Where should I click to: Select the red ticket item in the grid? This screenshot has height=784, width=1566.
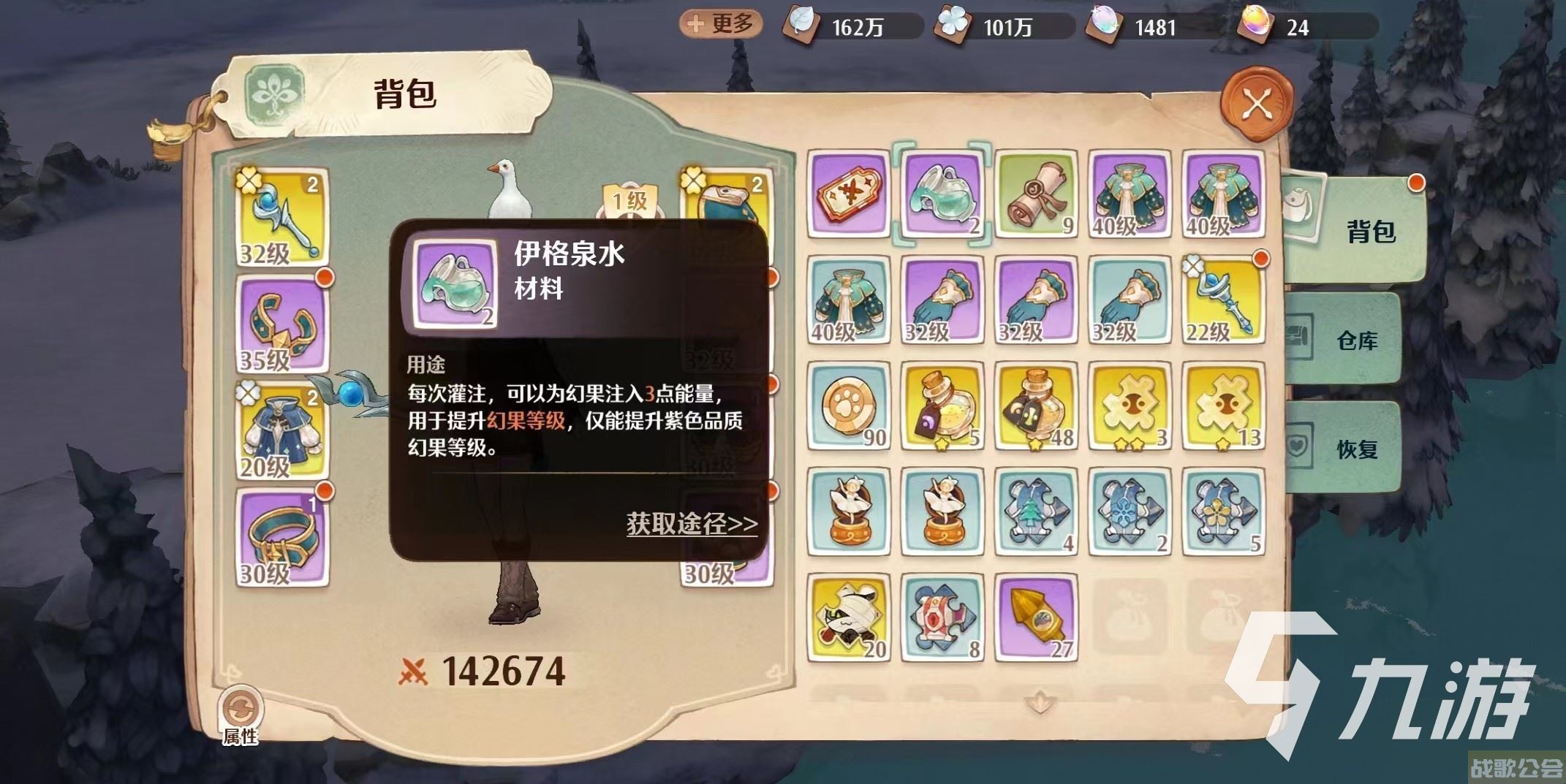(848, 194)
